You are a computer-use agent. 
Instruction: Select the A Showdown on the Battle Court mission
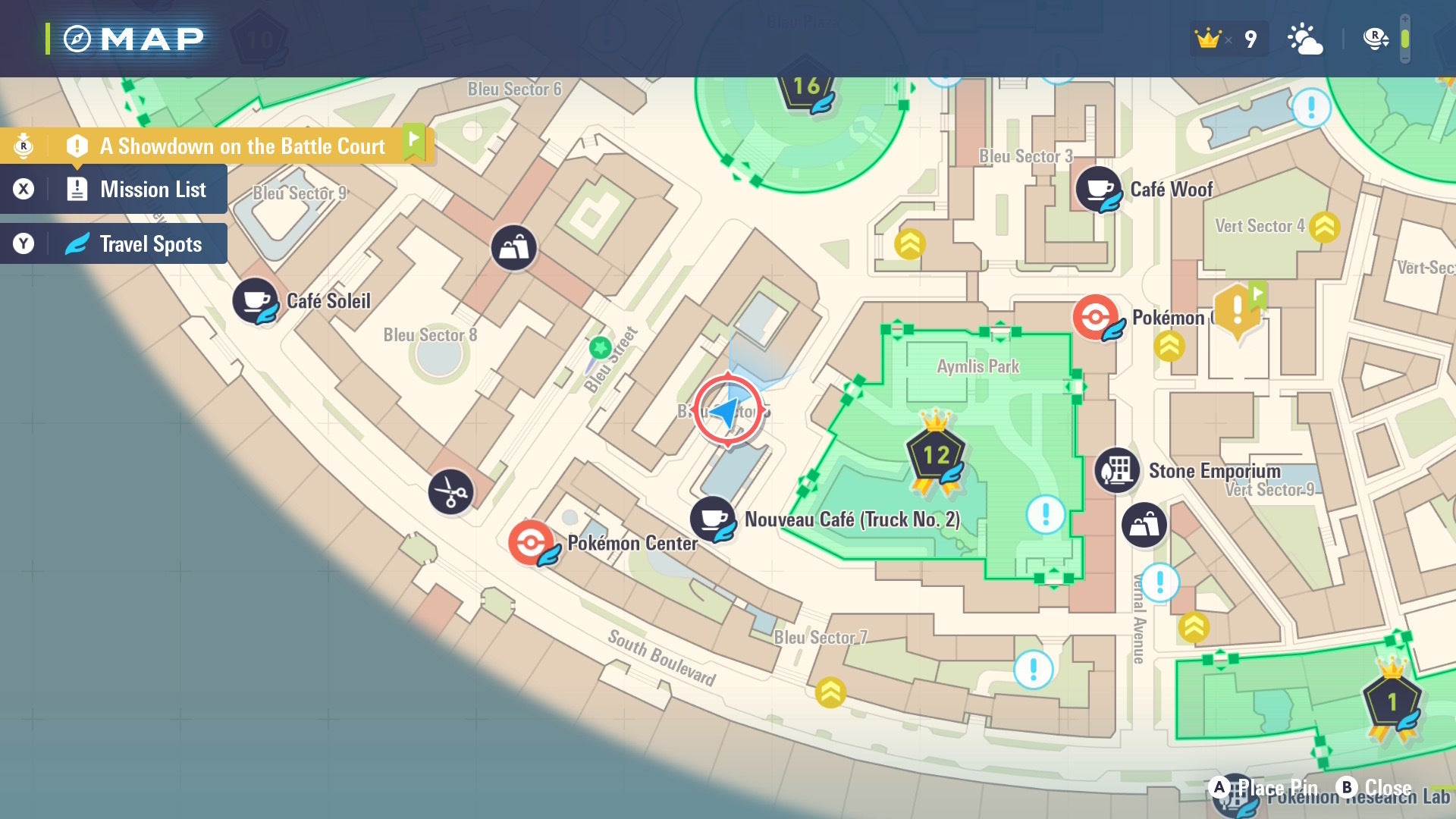241,146
